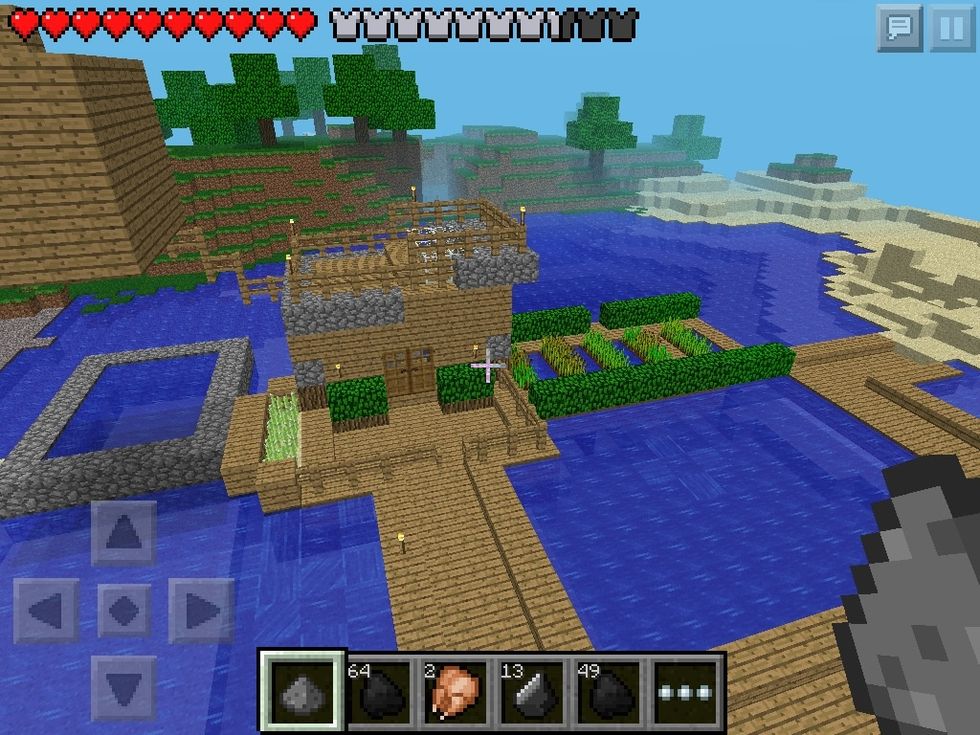Select the flint stack of 13
980x735 pixels.
[531, 692]
